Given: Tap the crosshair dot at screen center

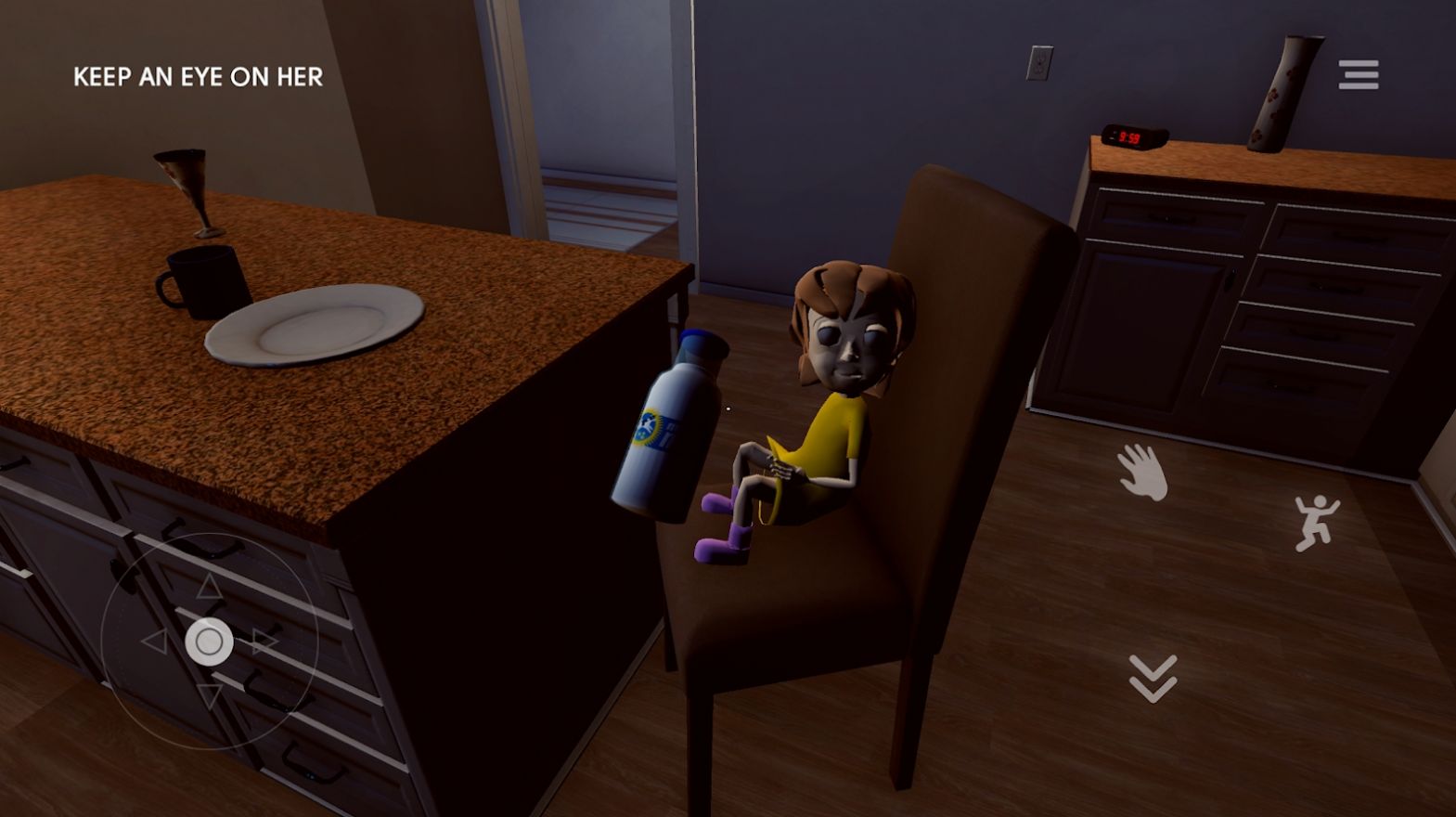Looking at the screenshot, I should (x=729, y=408).
